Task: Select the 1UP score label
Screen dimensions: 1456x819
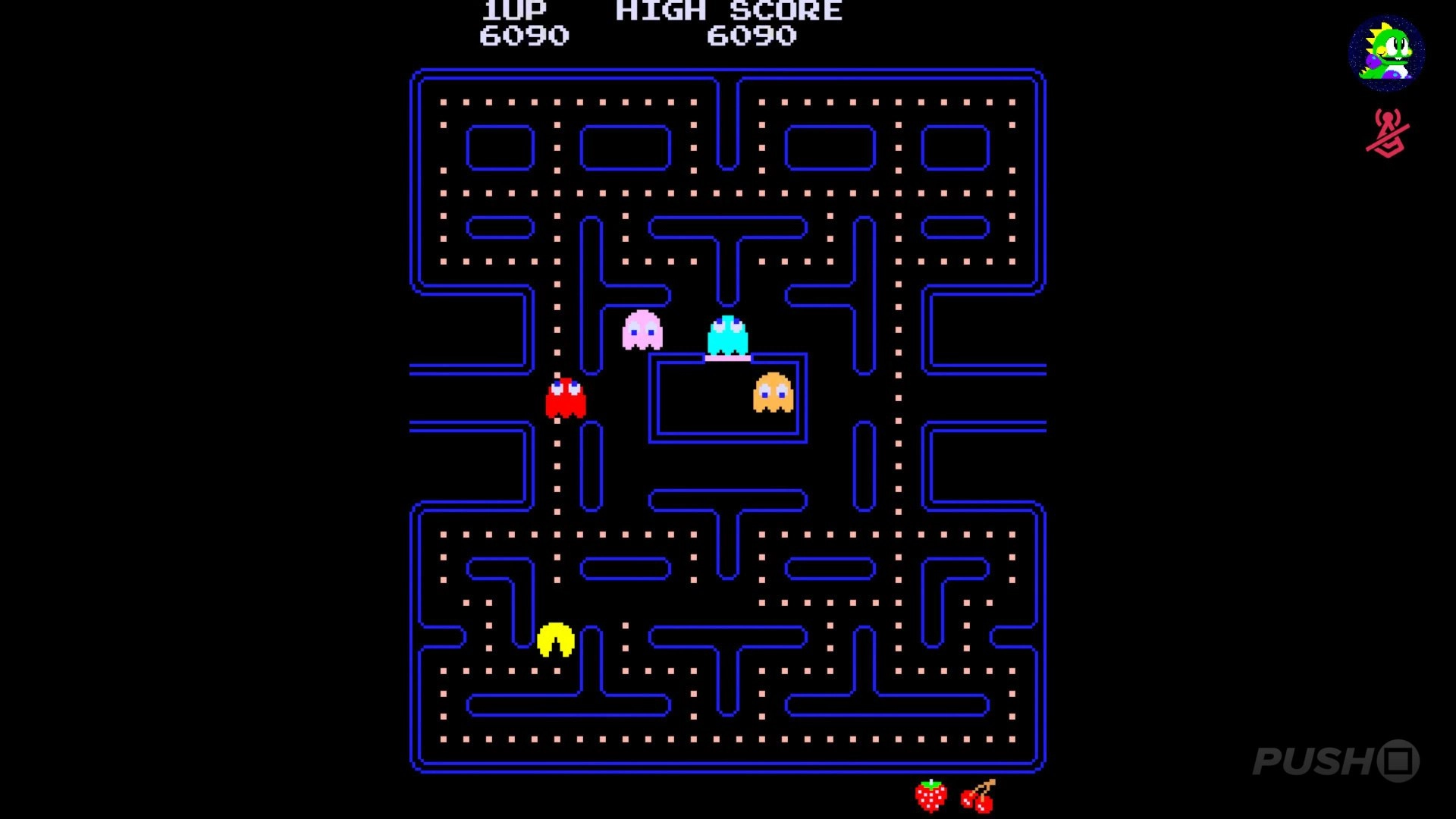Action: click(513, 11)
